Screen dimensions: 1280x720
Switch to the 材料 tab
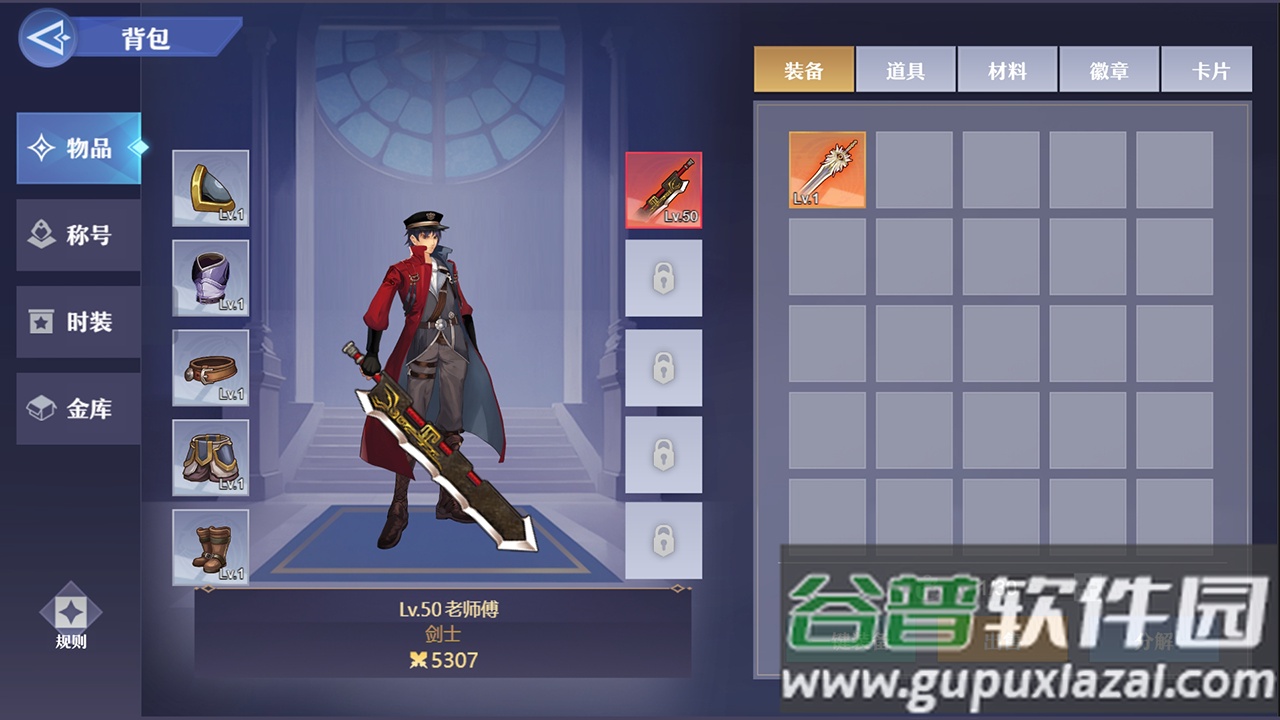click(x=1007, y=68)
